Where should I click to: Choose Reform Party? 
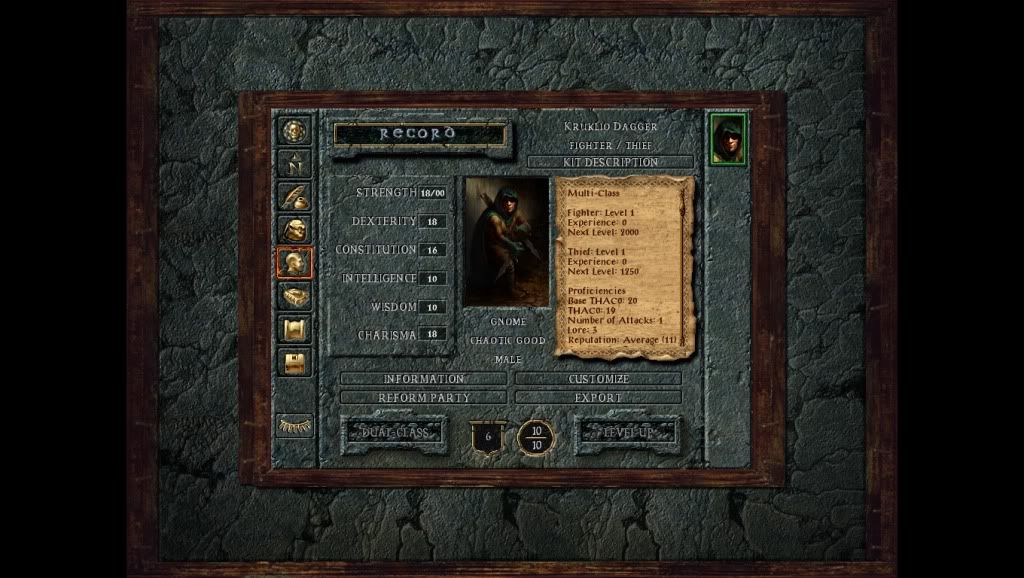tap(424, 397)
